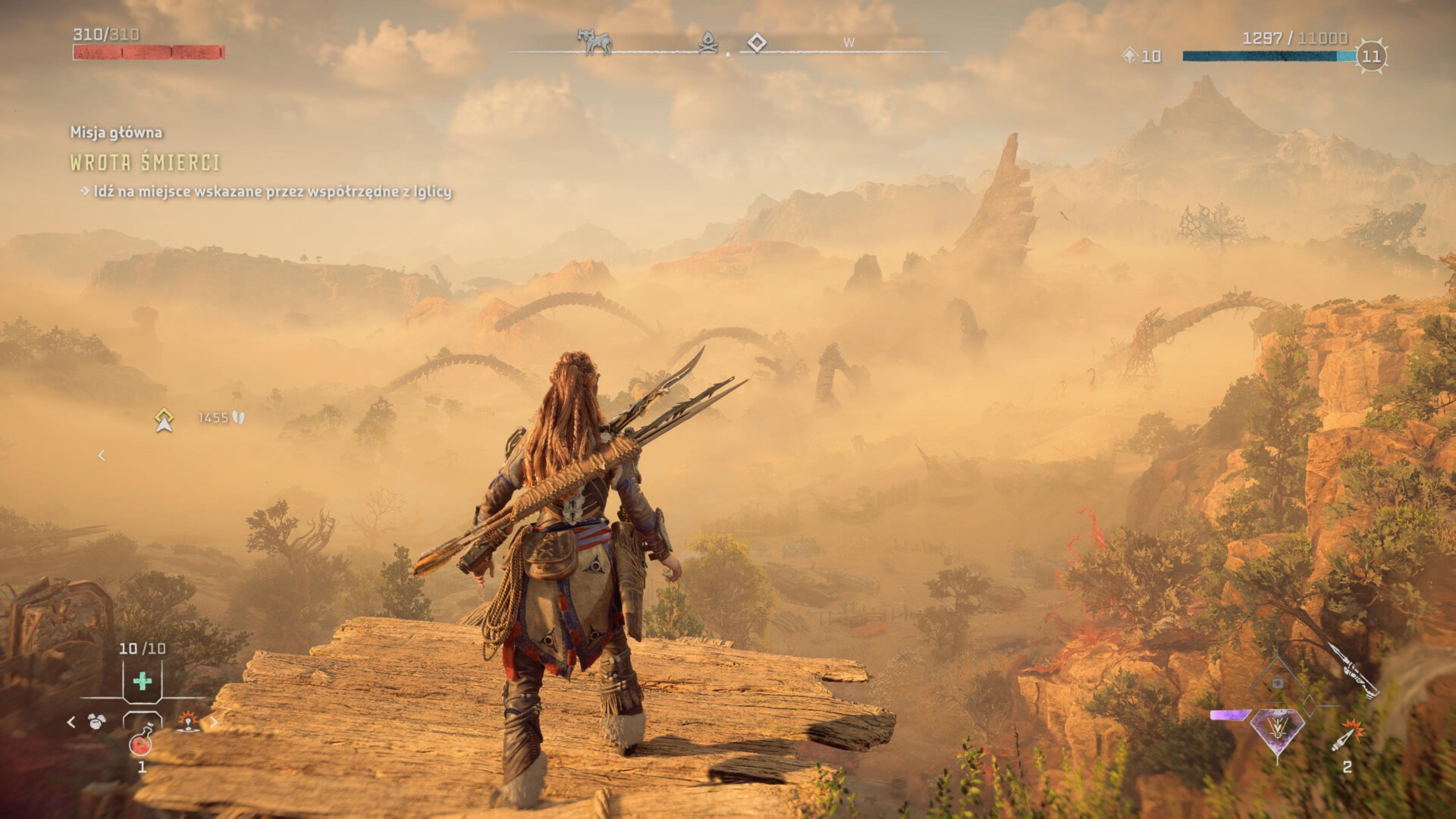
Task: Select the equipped spear weapon icon
Action: click(x=1352, y=670)
